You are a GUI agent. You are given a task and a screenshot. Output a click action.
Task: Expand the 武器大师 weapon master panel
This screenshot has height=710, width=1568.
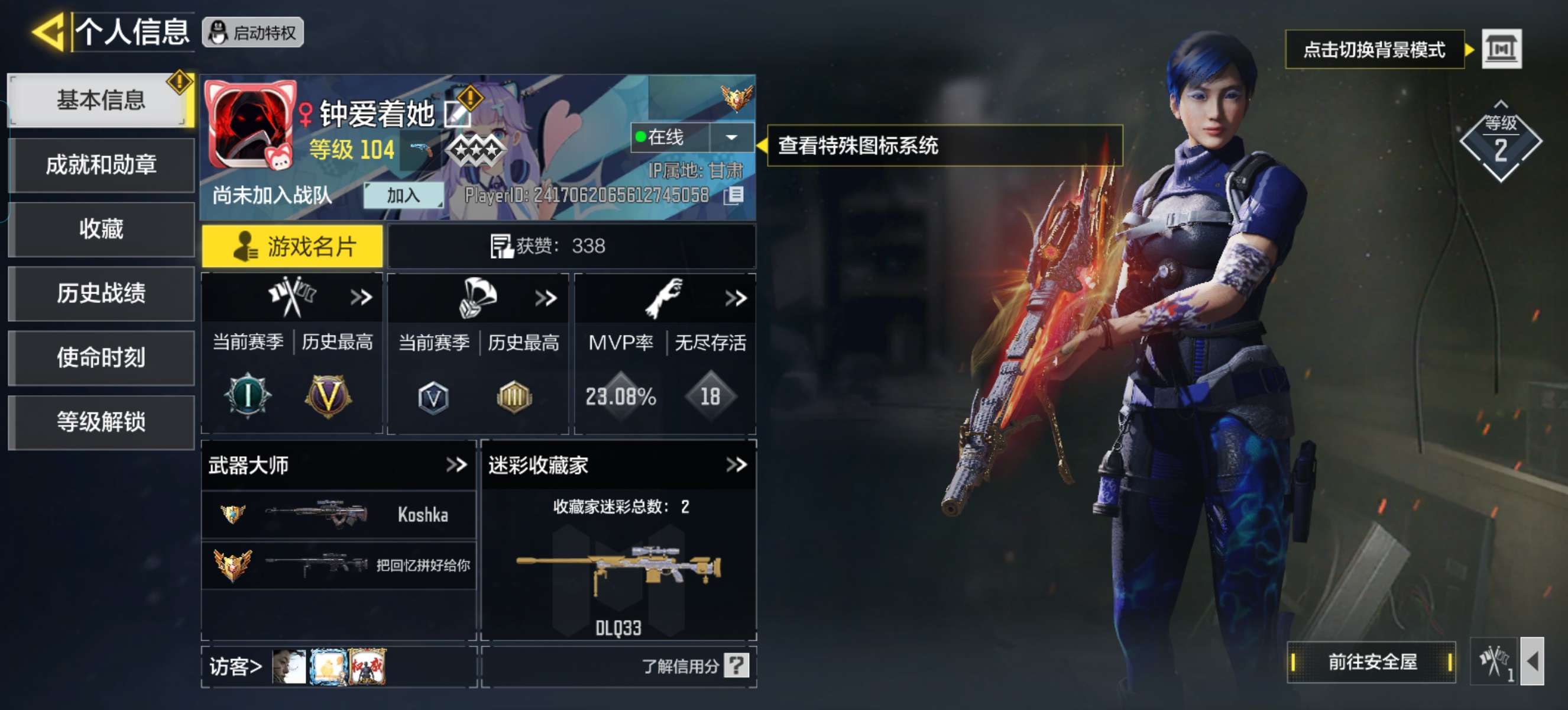(x=456, y=465)
